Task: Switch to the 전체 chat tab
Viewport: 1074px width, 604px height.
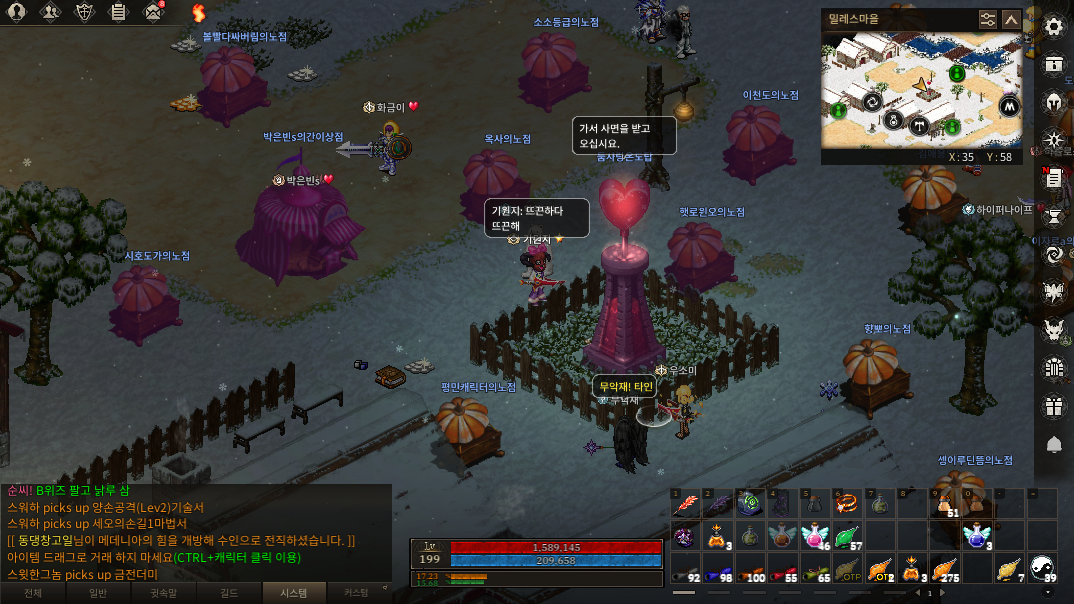Action: tap(33, 593)
